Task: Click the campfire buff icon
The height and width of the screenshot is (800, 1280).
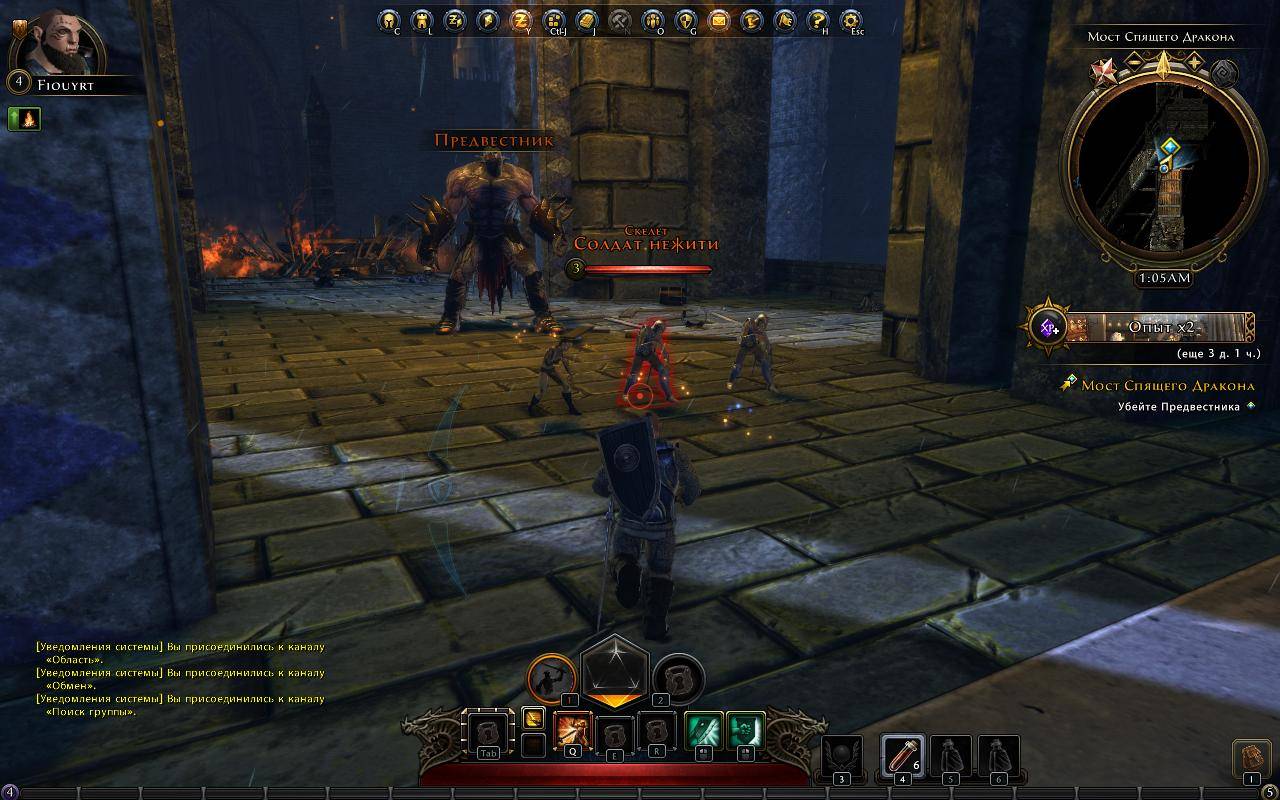Action: coord(24,119)
